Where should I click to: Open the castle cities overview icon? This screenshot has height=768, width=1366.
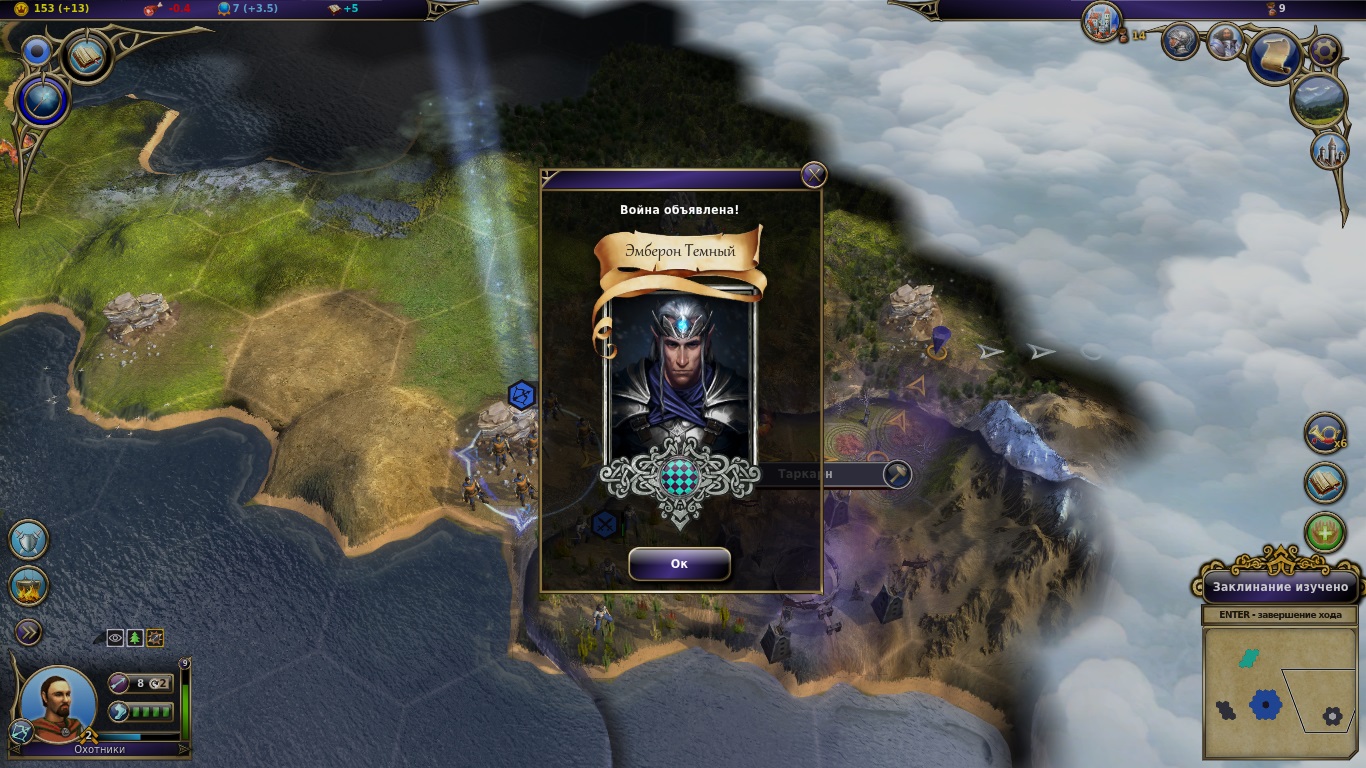point(1102,22)
